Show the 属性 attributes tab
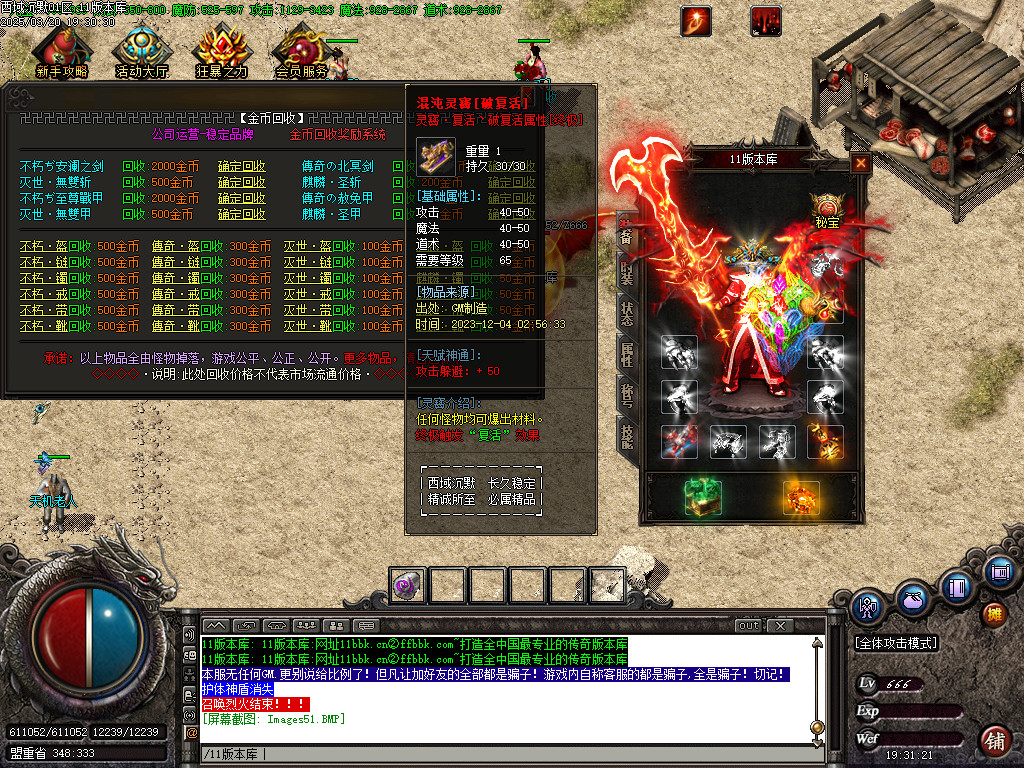The height and width of the screenshot is (768, 1024). (x=626, y=351)
